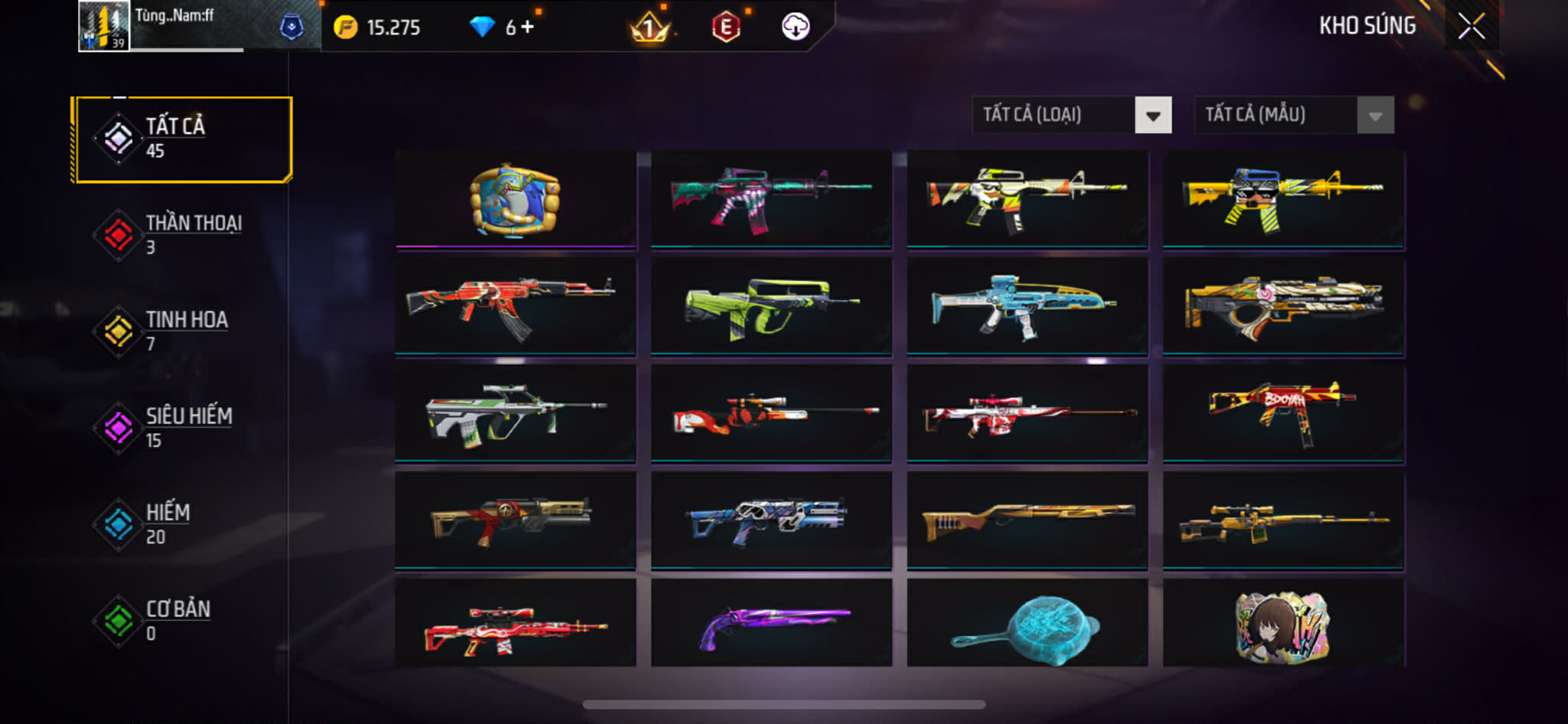
Task: Open the player profile avatar
Action: tap(104, 27)
